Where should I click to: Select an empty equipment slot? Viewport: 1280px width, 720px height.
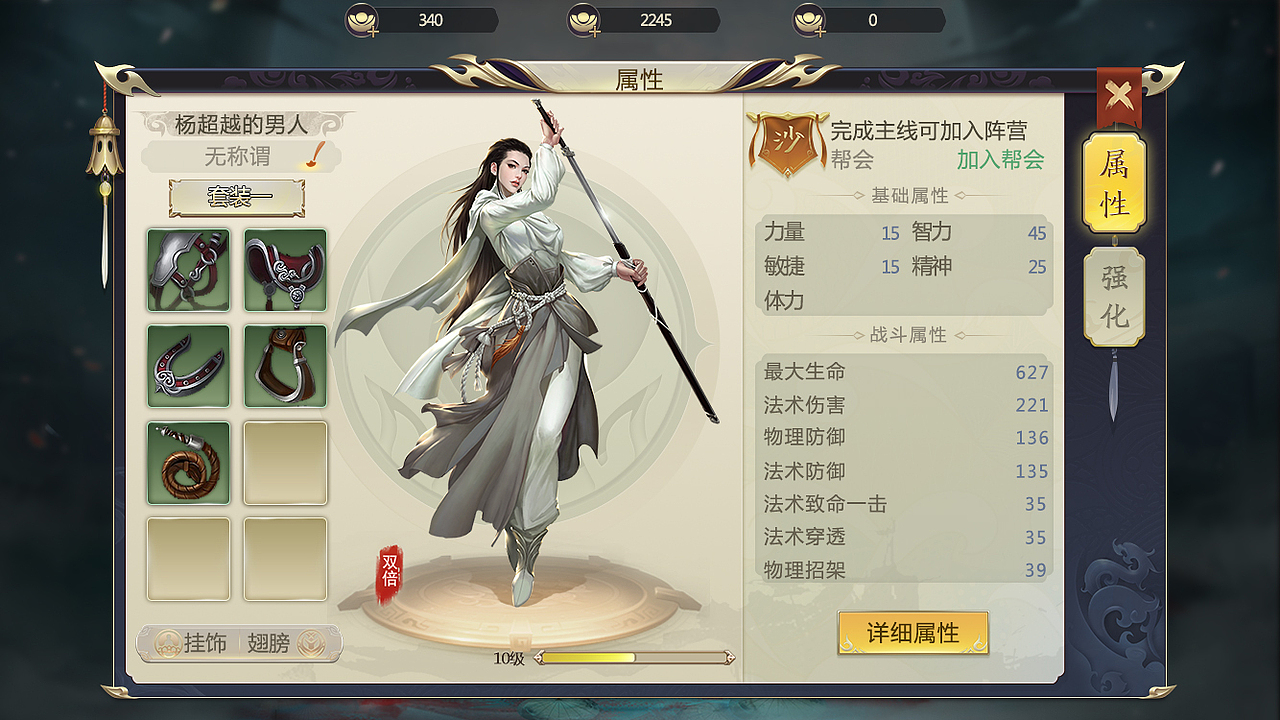(x=285, y=462)
